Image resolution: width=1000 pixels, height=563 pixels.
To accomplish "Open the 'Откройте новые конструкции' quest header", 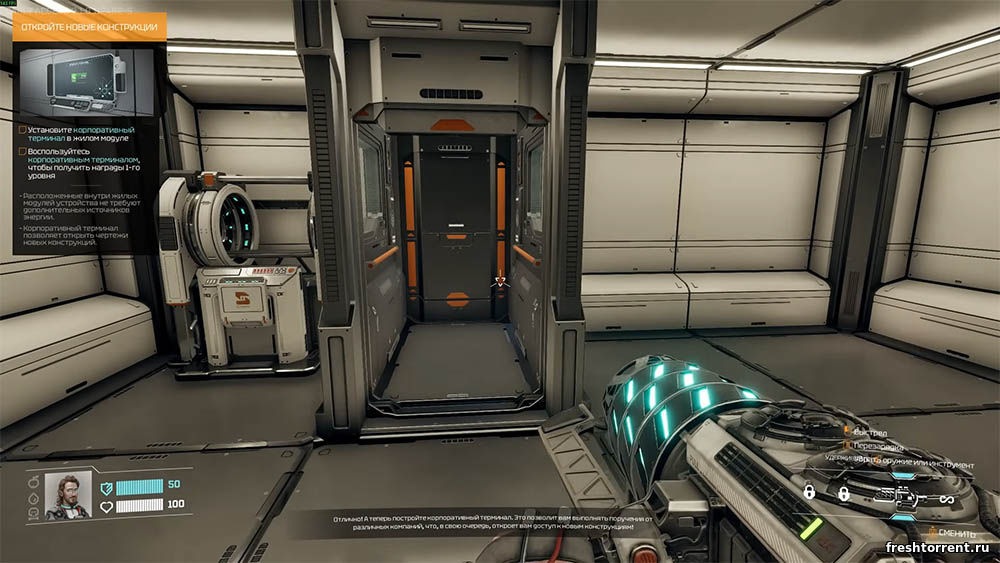I will click(89, 26).
